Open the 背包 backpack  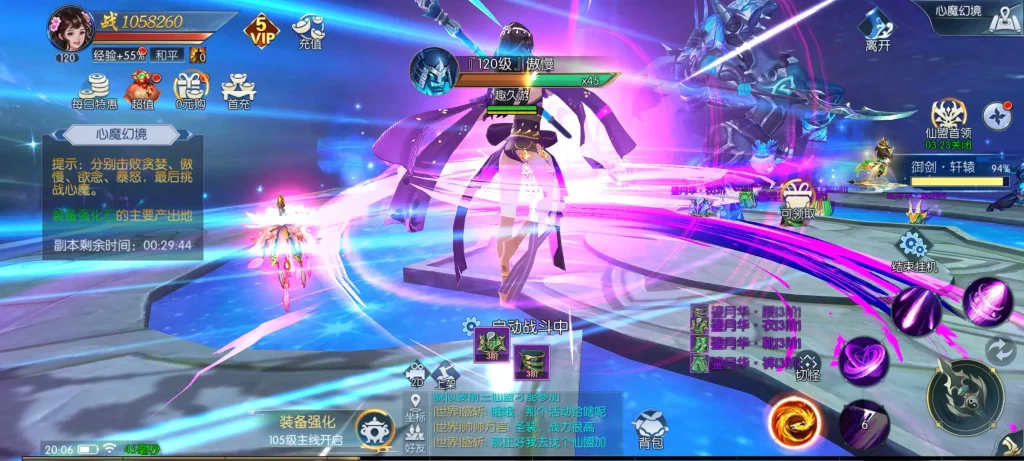[x=650, y=428]
